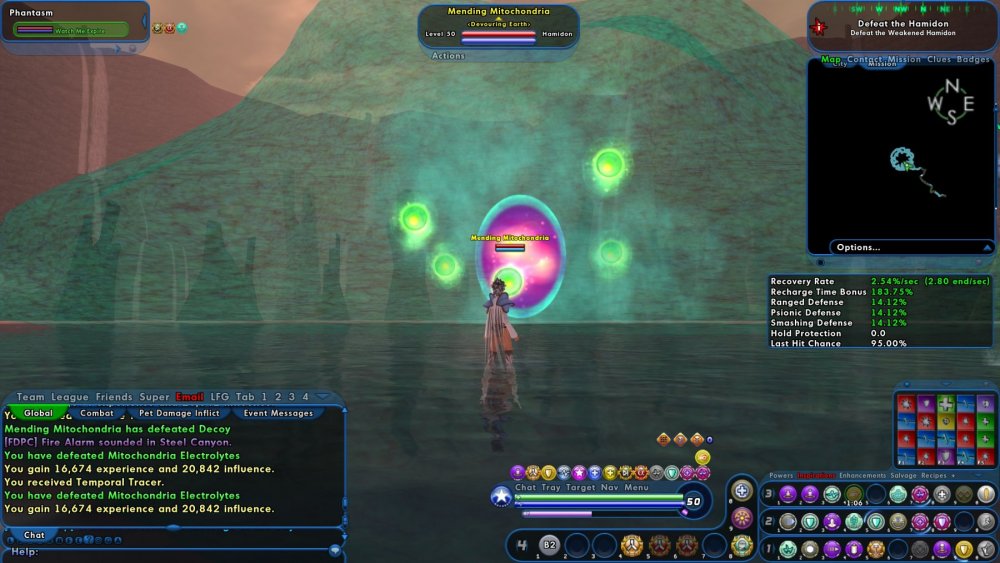The width and height of the screenshot is (1000, 563).
Task: Open the Email window from the chat header
Action: click(x=190, y=397)
